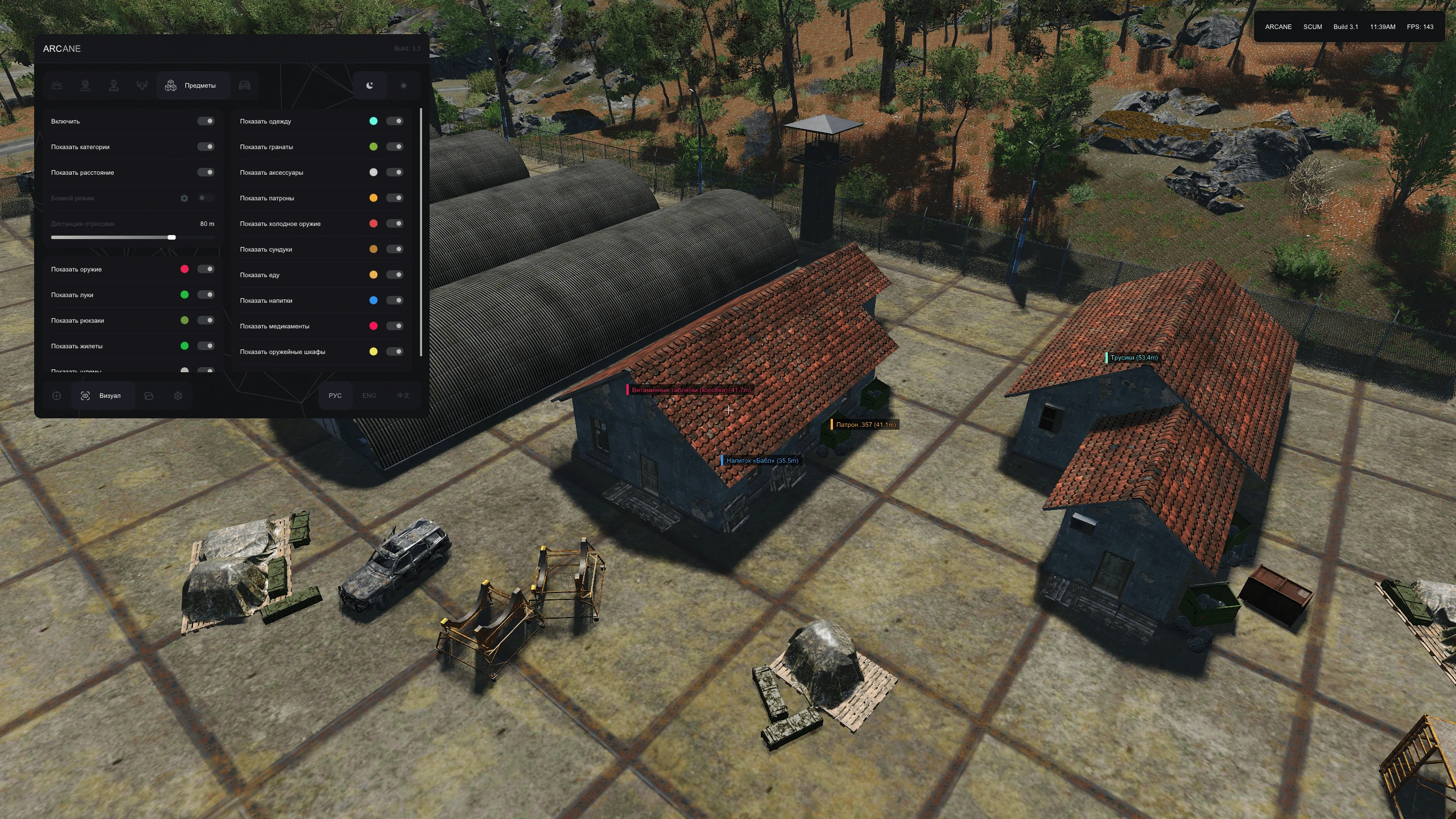The image size is (1456, 819).
Task: Open the crosshair aim tab
Action: [x=56, y=396]
